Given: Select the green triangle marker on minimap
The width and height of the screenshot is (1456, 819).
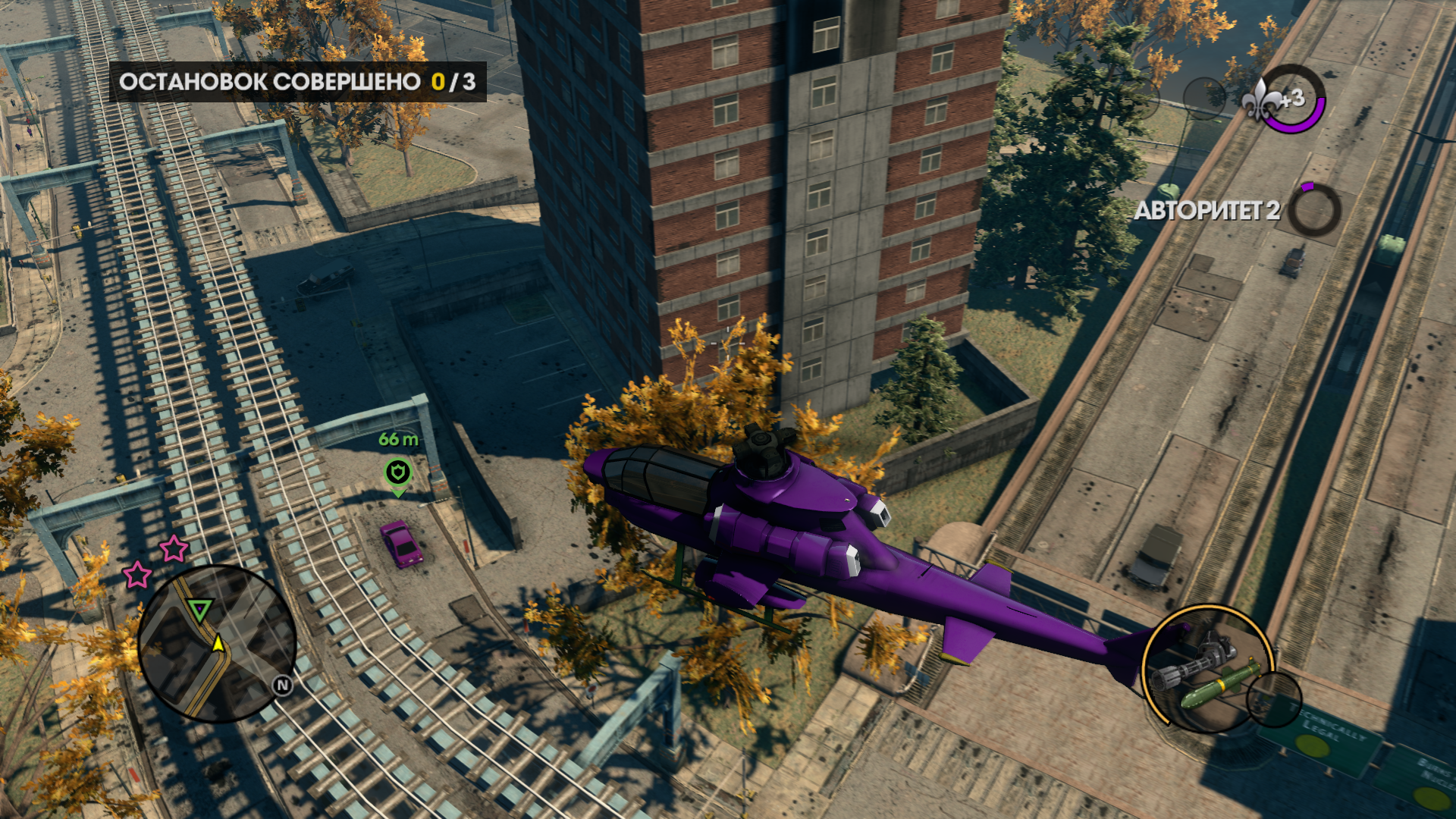Looking at the screenshot, I should click(200, 609).
